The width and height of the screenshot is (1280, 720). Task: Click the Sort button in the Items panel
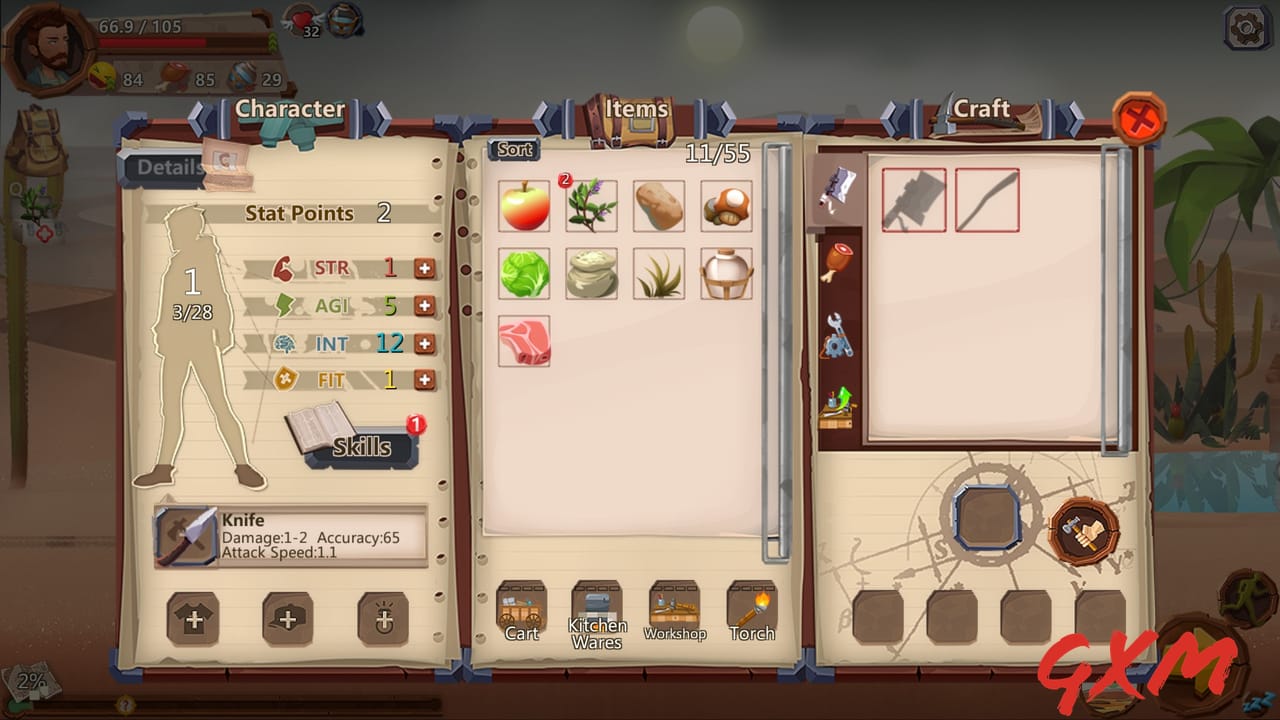[x=513, y=148]
